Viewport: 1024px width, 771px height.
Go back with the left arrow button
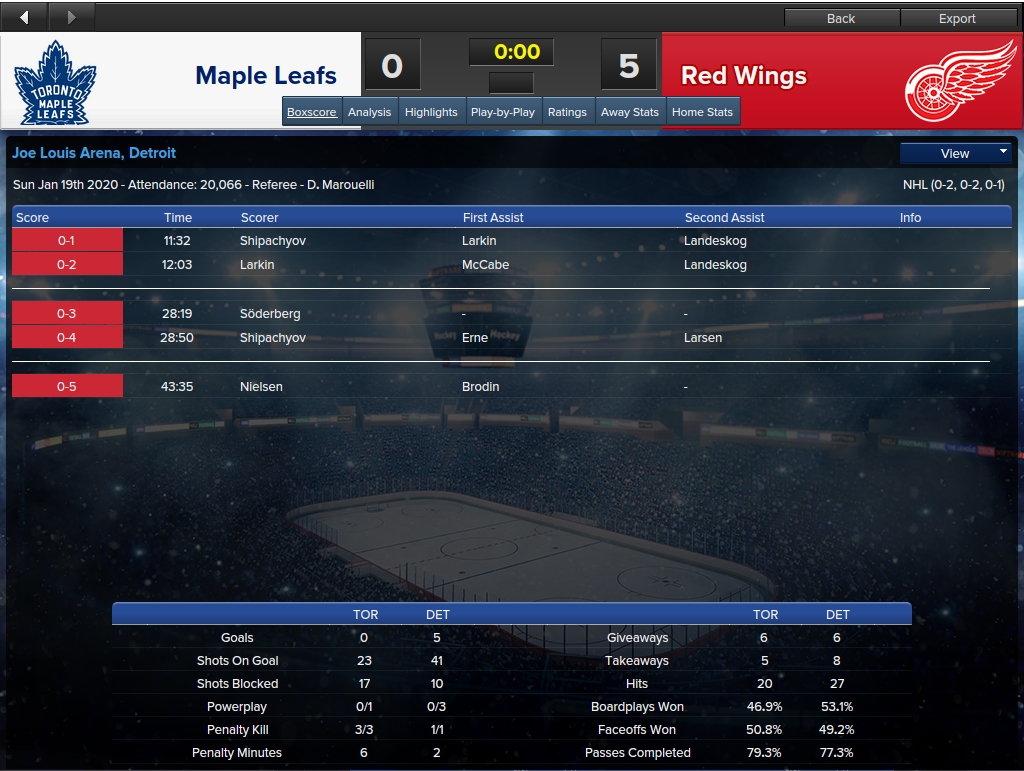(x=24, y=17)
